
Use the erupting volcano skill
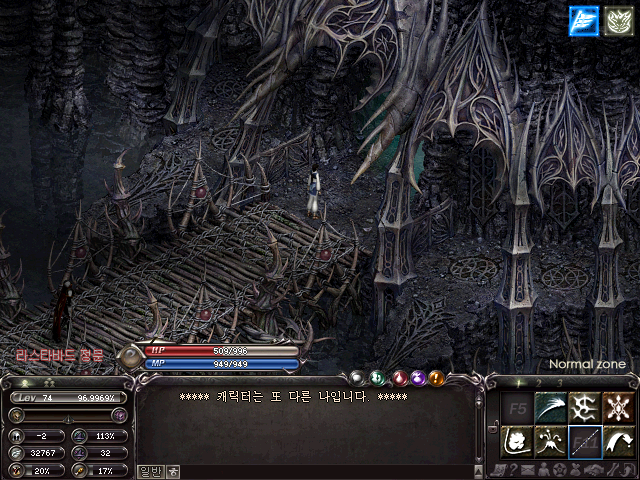pos(549,440)
